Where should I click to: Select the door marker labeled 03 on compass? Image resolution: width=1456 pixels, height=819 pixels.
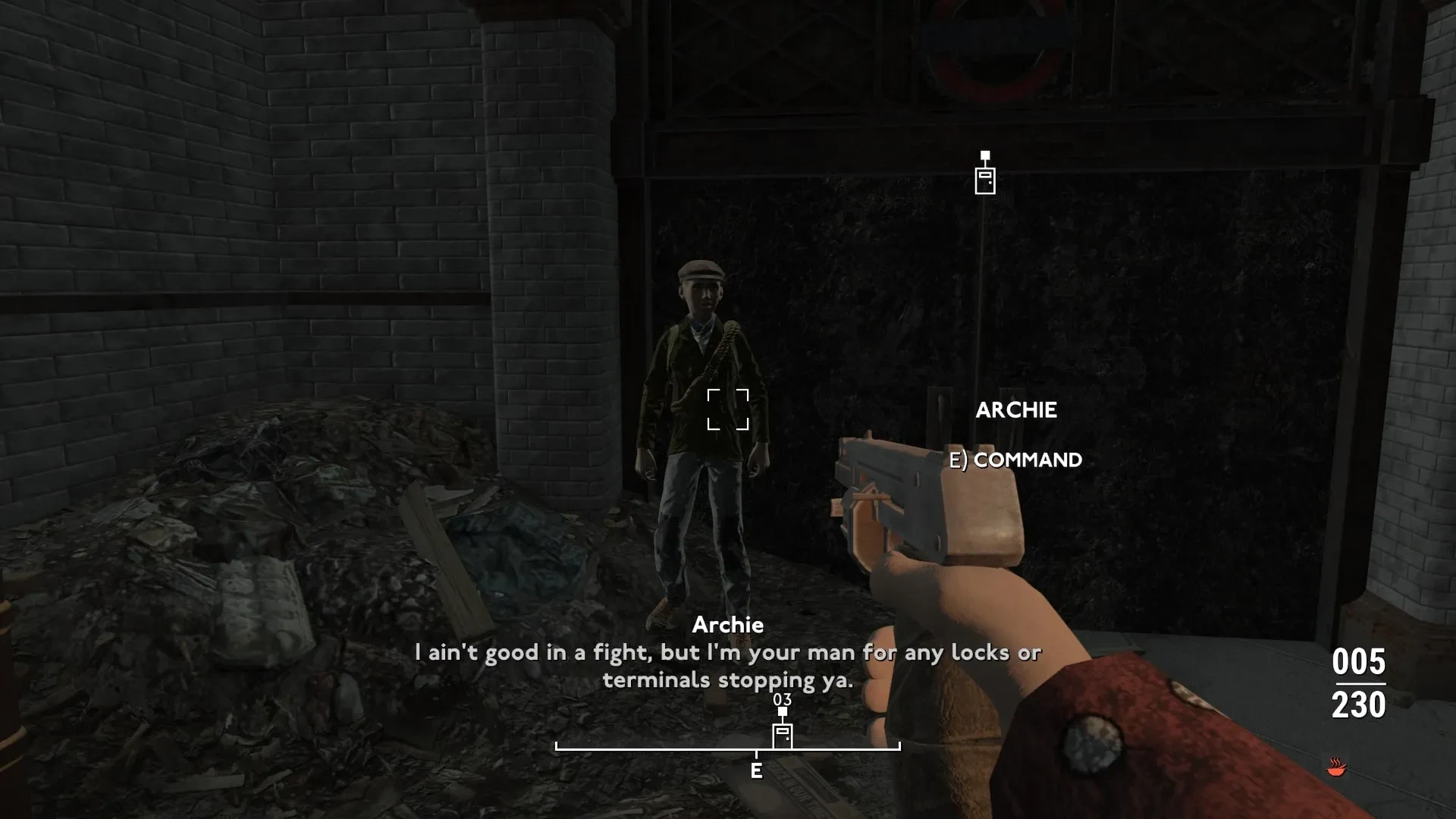coord(781,734)
